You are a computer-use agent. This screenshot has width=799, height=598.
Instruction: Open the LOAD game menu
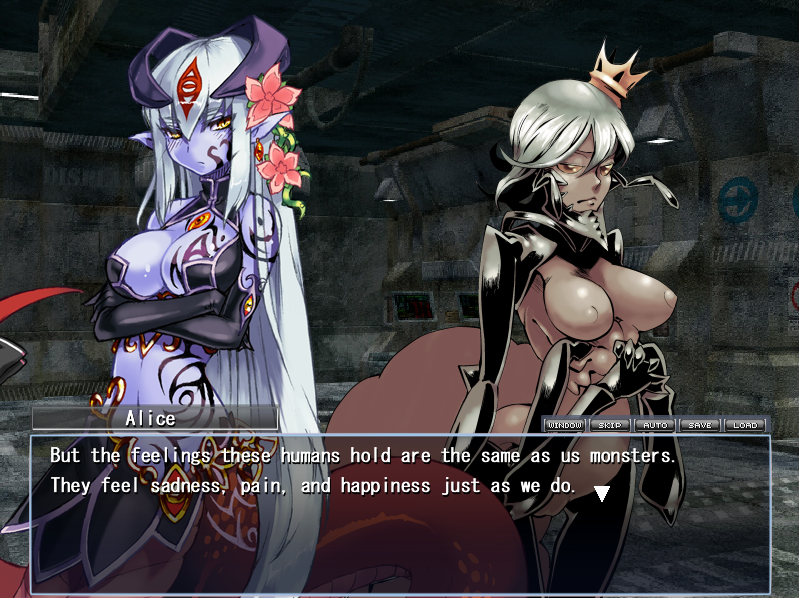point(745,425)
